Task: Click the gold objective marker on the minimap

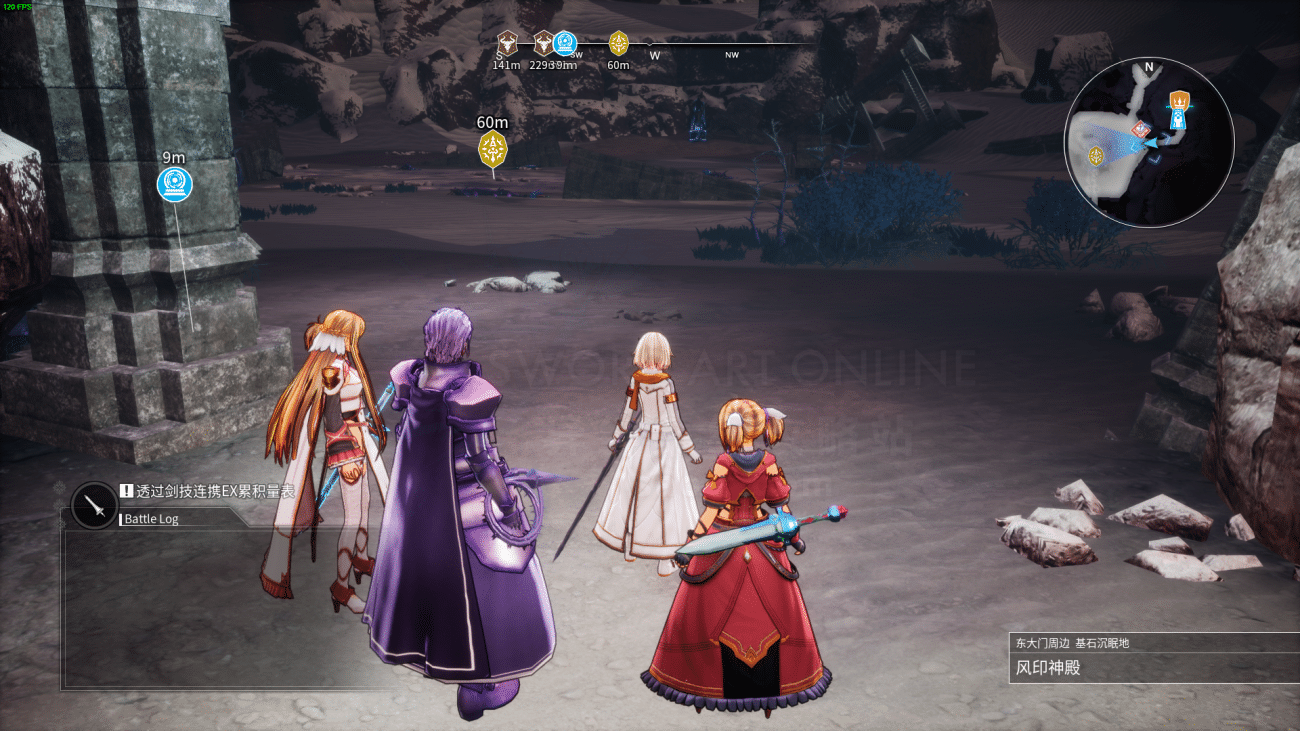Action: tap(1096, 155)
